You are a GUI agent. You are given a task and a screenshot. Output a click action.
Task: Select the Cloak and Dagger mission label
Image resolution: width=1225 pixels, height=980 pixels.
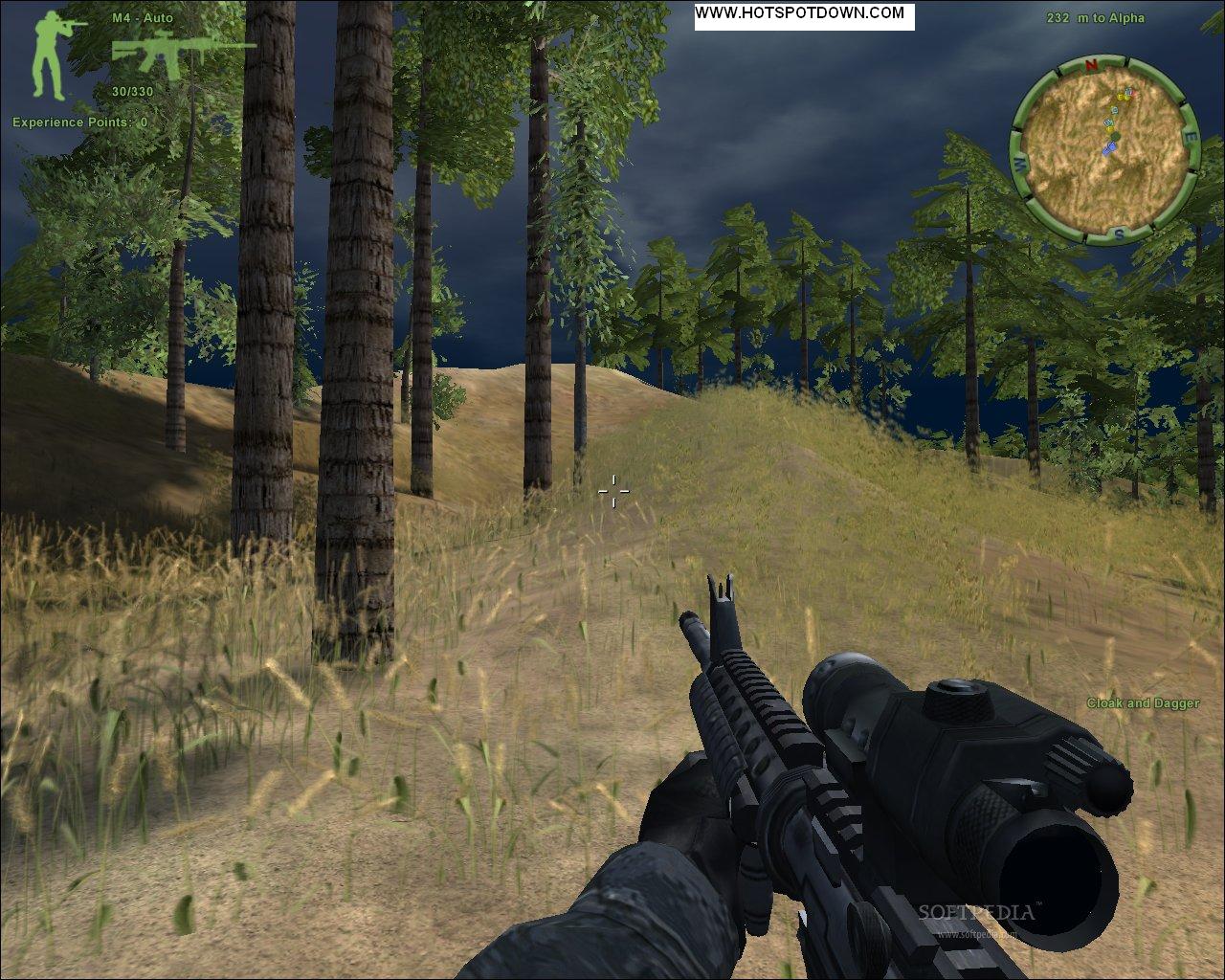click(x=1145, y=702)
